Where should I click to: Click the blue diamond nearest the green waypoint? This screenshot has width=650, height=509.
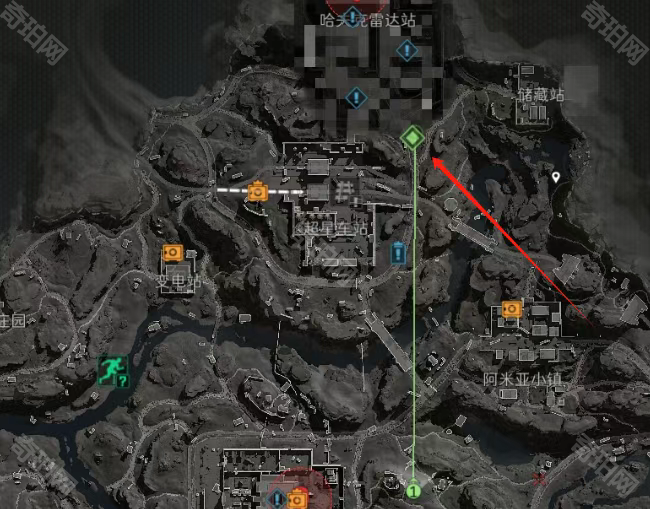click(354, 97)
